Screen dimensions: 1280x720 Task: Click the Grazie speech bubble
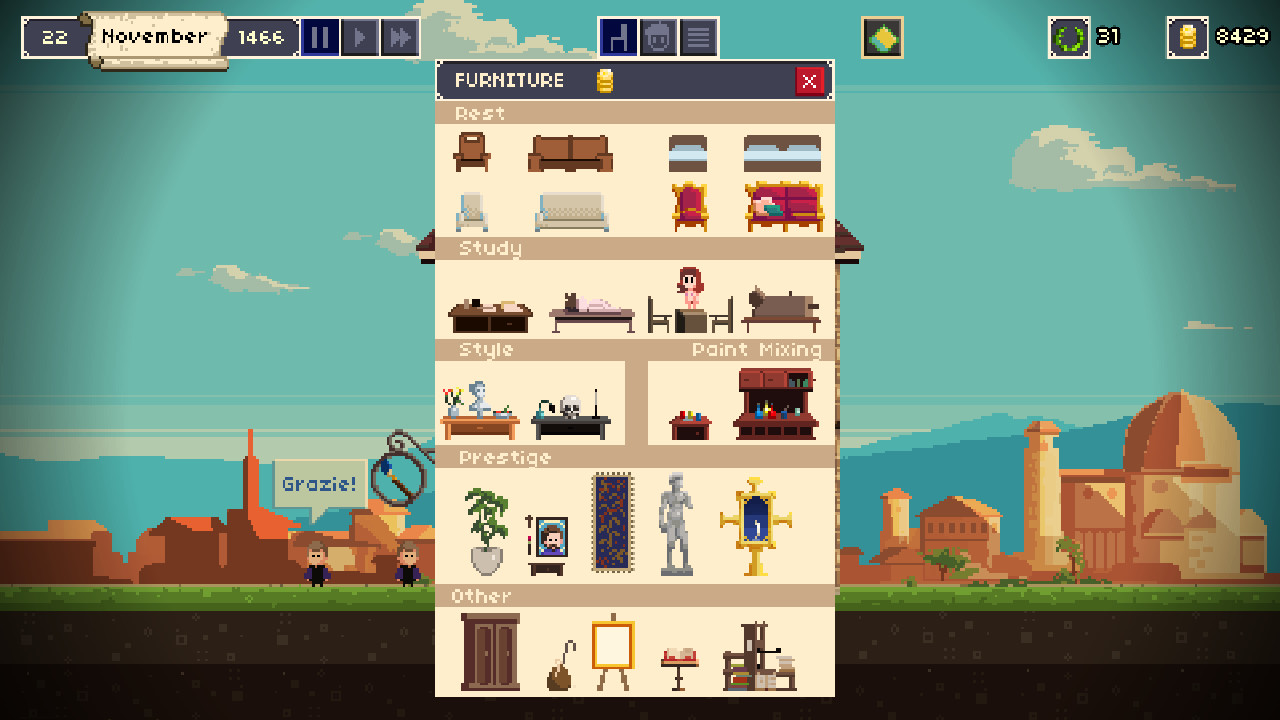pyautogui.click(x=320, y=483)
